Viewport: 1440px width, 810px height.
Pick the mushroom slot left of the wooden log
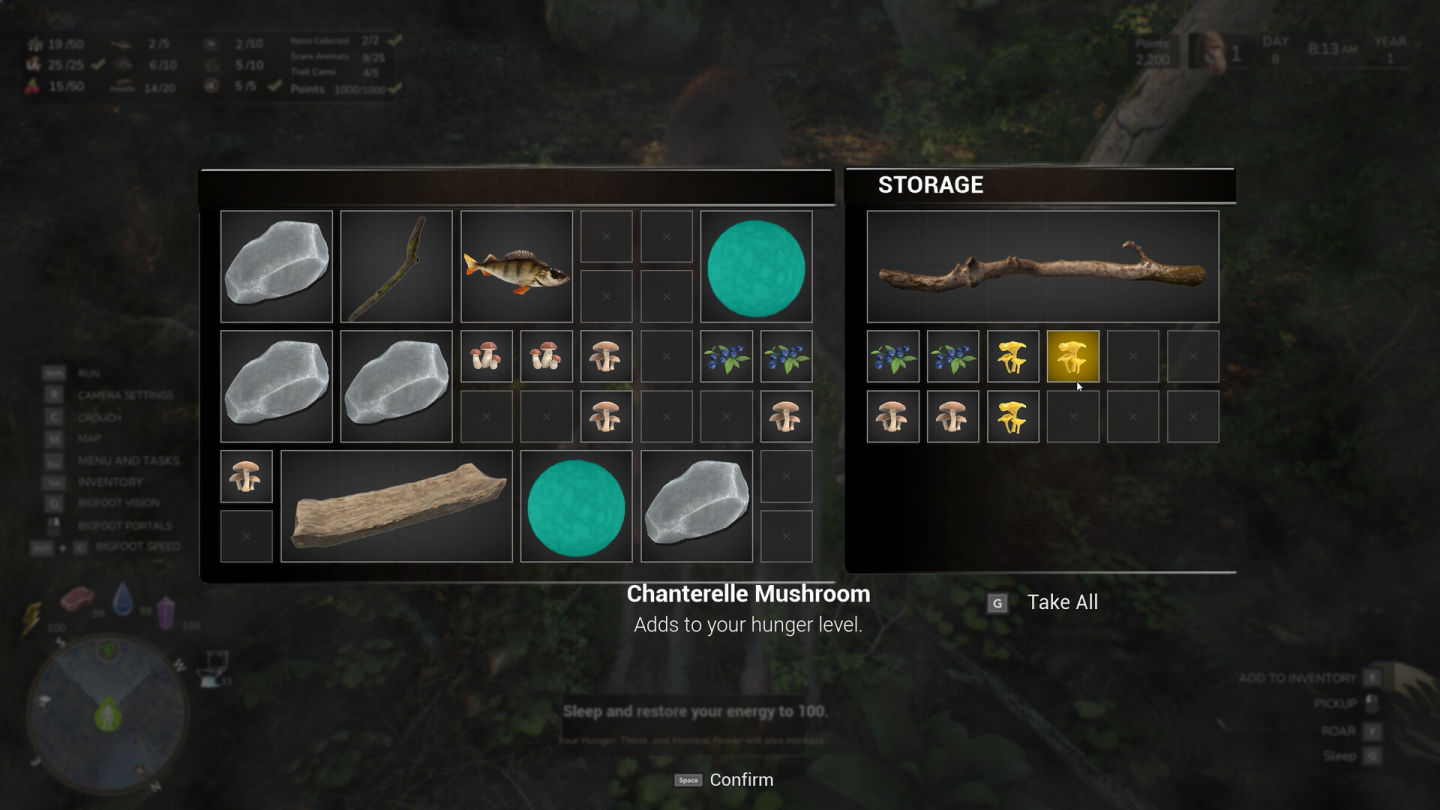click(246, 477)
